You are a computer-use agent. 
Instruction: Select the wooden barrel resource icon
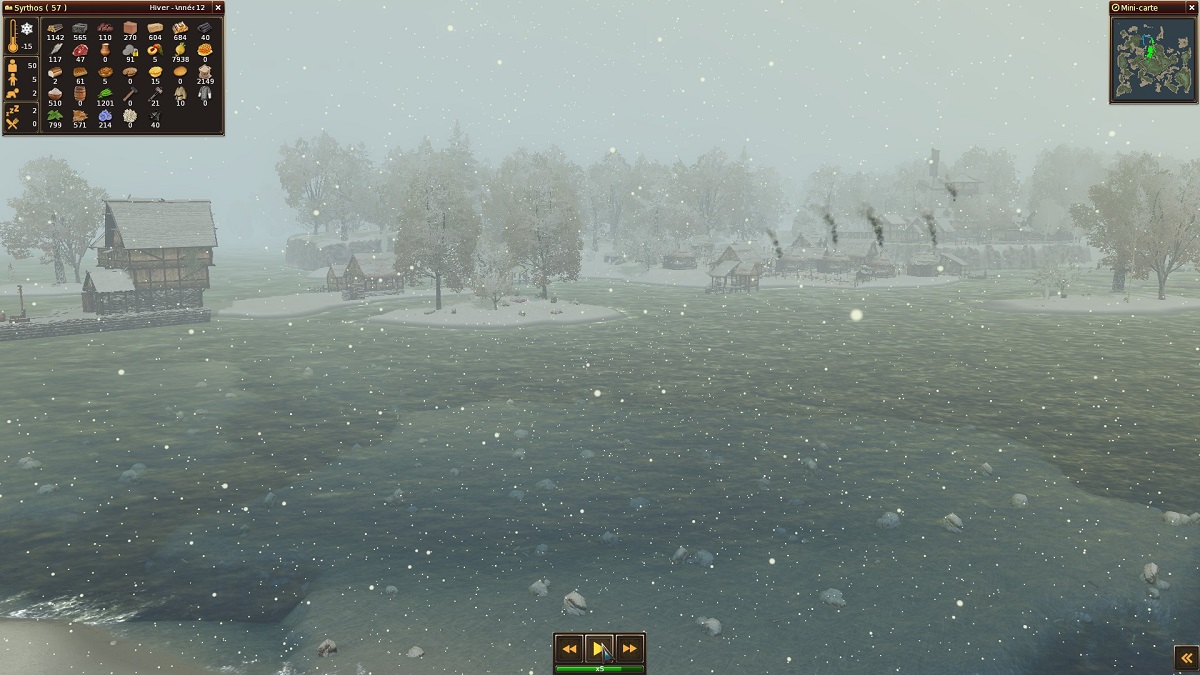pyautogui.click(x=80, y=93)
